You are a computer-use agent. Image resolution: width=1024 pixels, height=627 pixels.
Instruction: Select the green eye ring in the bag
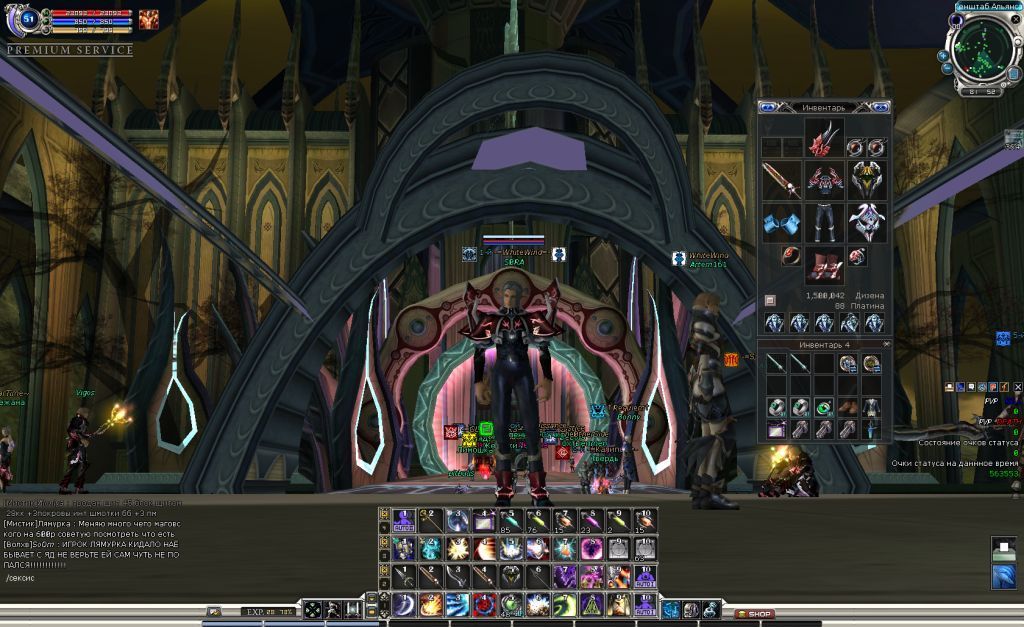[824, 407]
